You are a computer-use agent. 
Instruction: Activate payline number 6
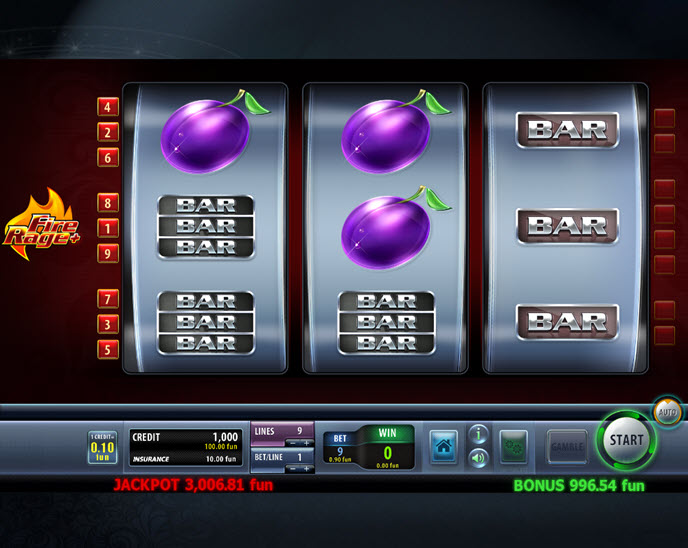107,157
